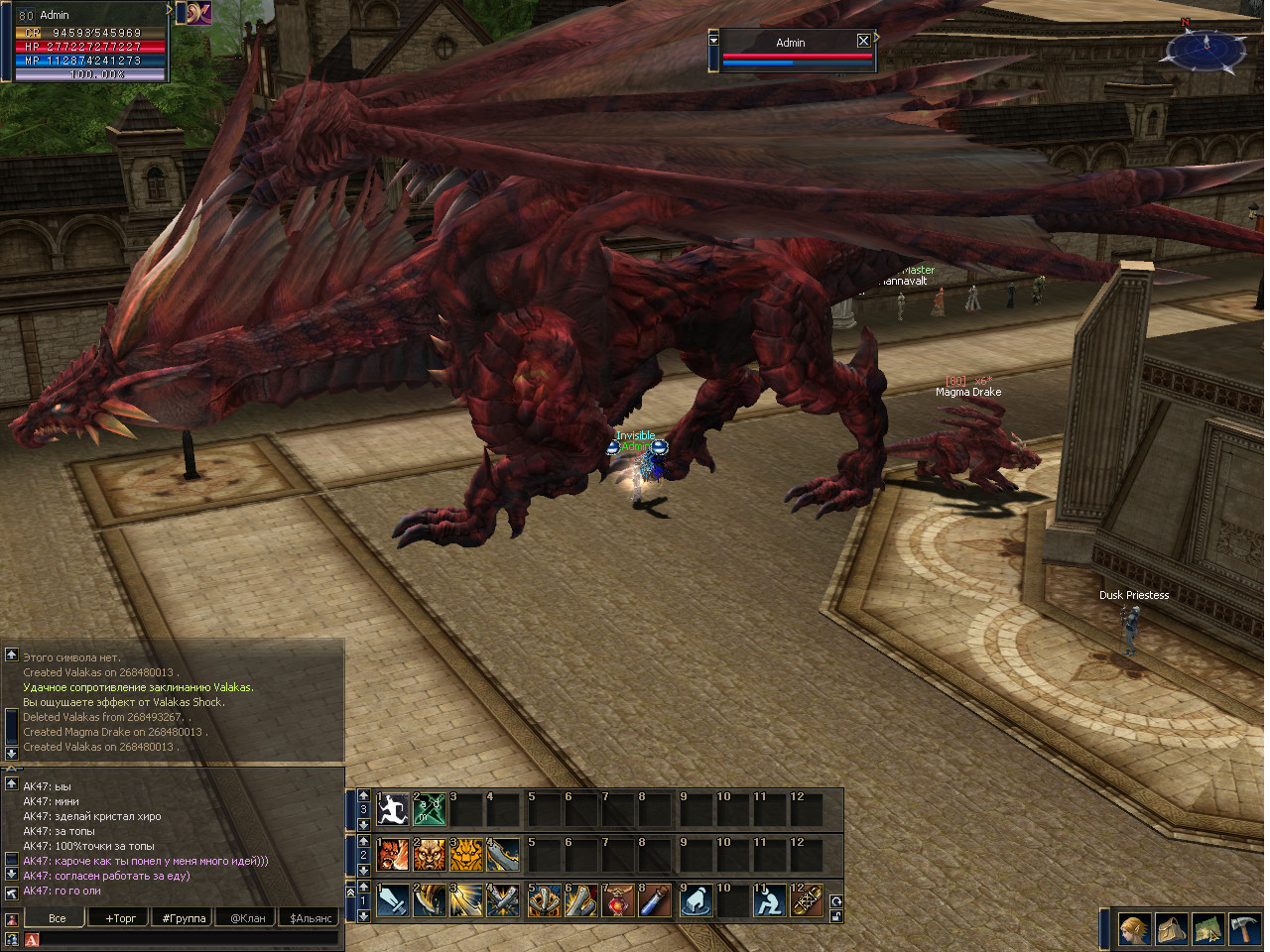Use the sword attack hotbar icon
1270x952 pixels.
pos(394,900)
